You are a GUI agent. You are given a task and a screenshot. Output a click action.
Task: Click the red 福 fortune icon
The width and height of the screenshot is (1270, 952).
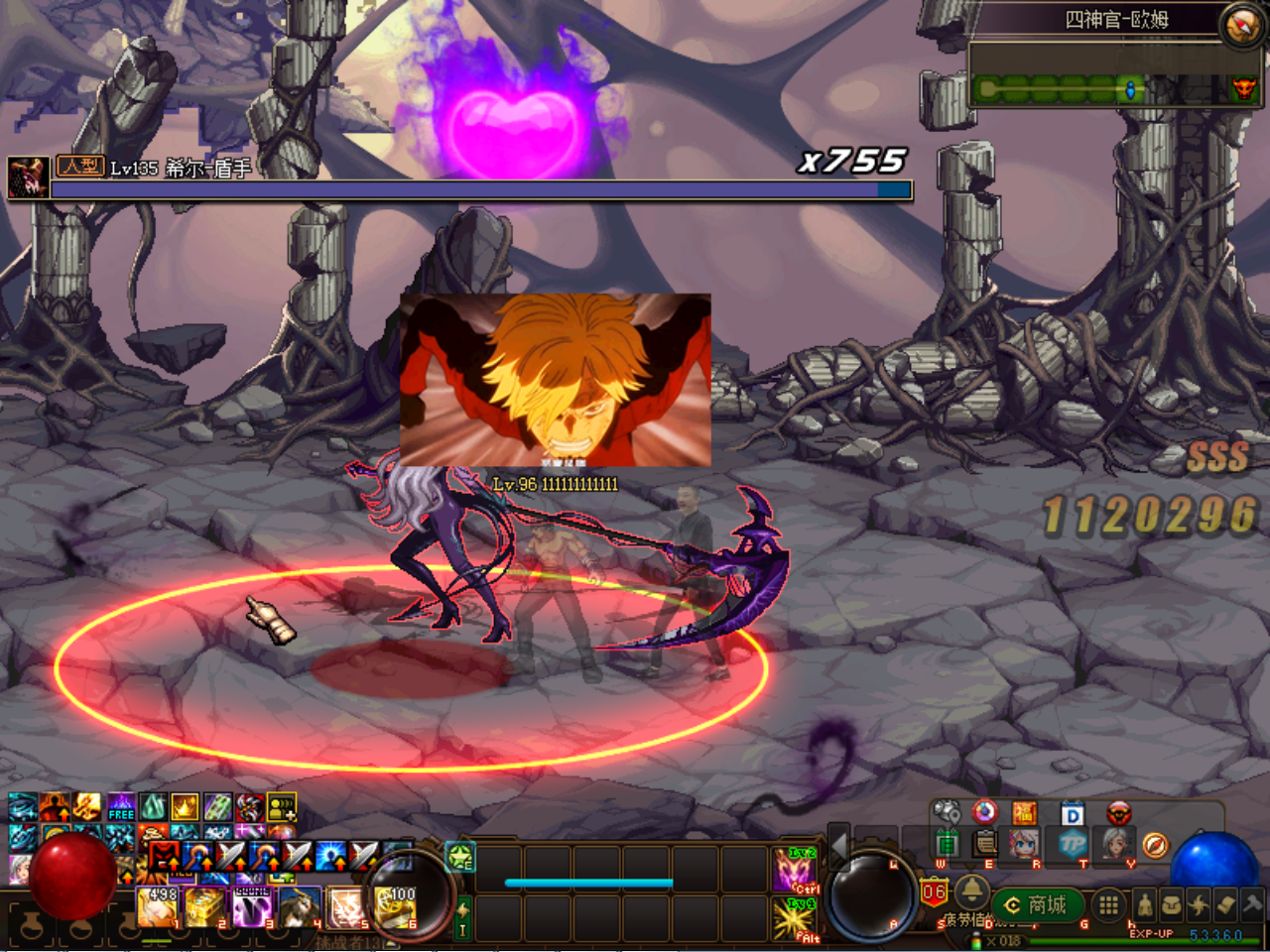click(x=1024, y=814)
